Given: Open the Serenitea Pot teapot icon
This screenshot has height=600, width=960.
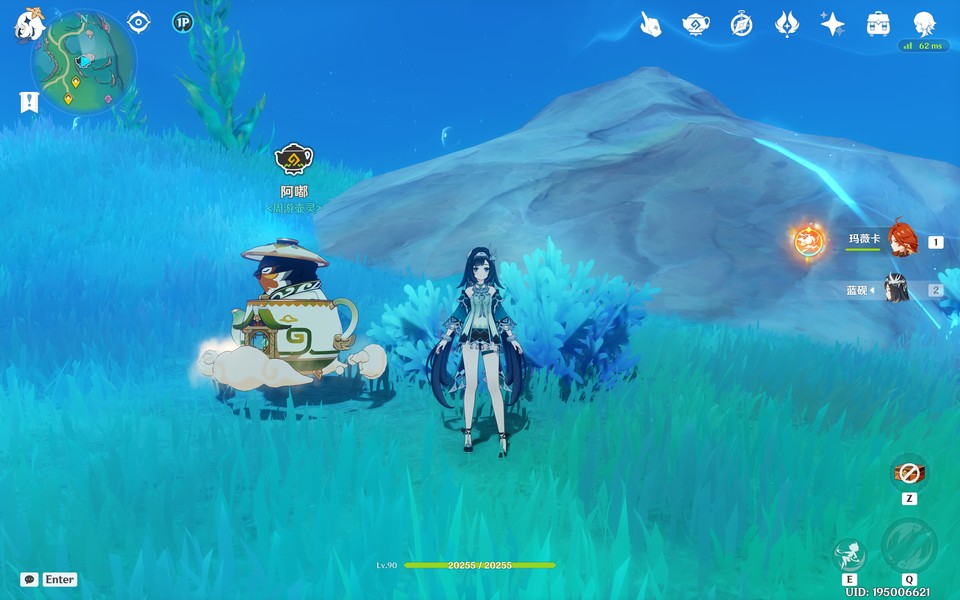Looking at the screenshot, I should click(696, 25).
